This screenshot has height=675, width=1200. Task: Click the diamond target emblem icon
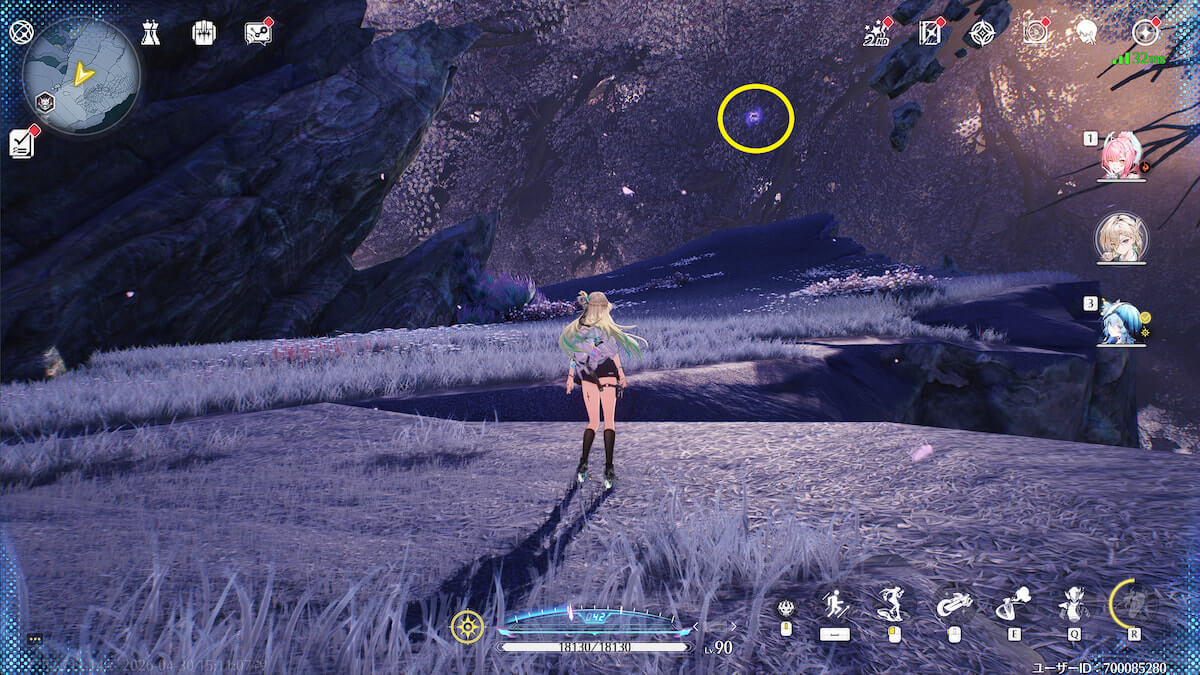point(982,33)
